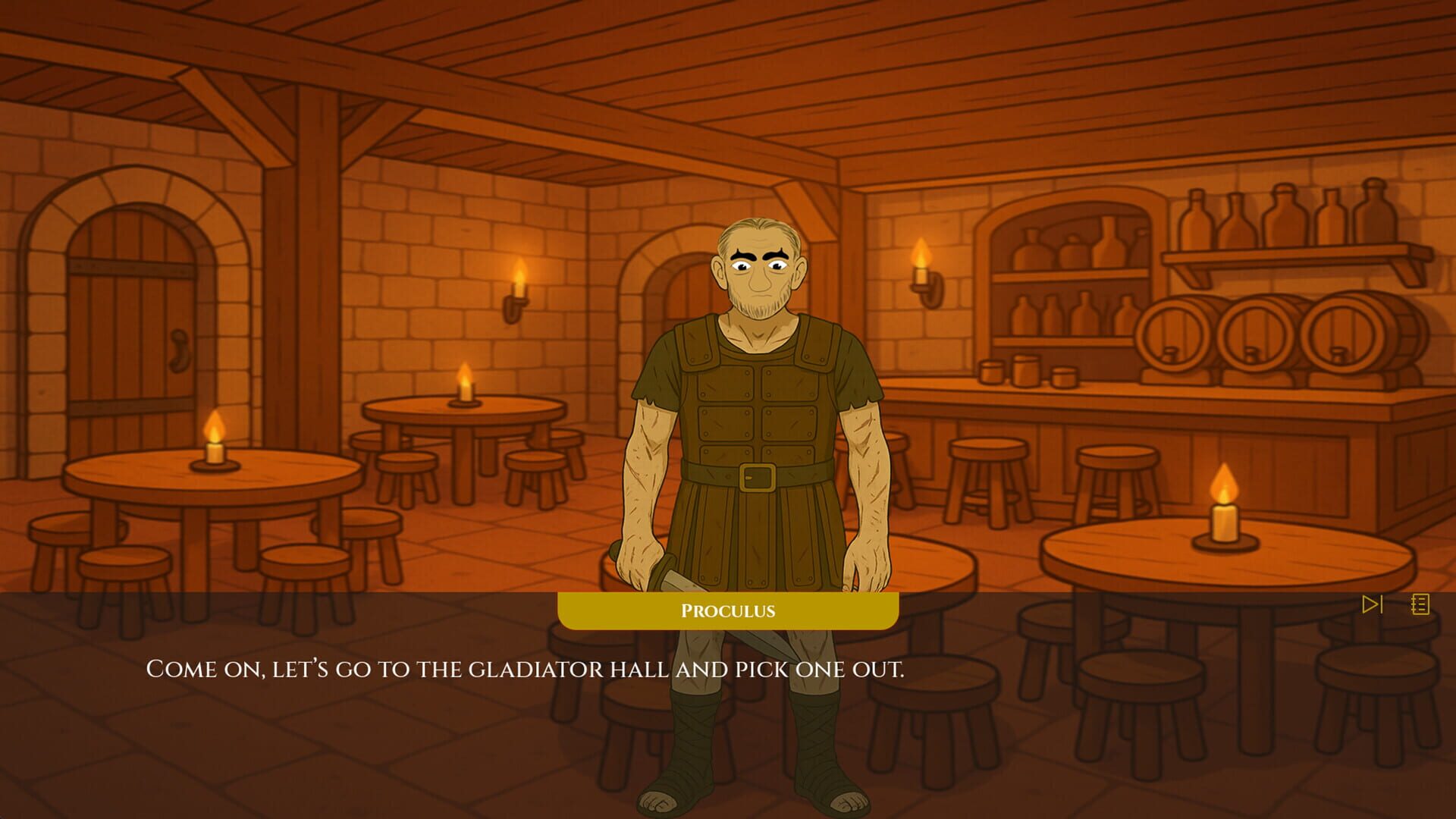This screenshot has width=1456, height=819.
Task: Toggle skip mode with the fast-forward control
Action: [1372, 604]
